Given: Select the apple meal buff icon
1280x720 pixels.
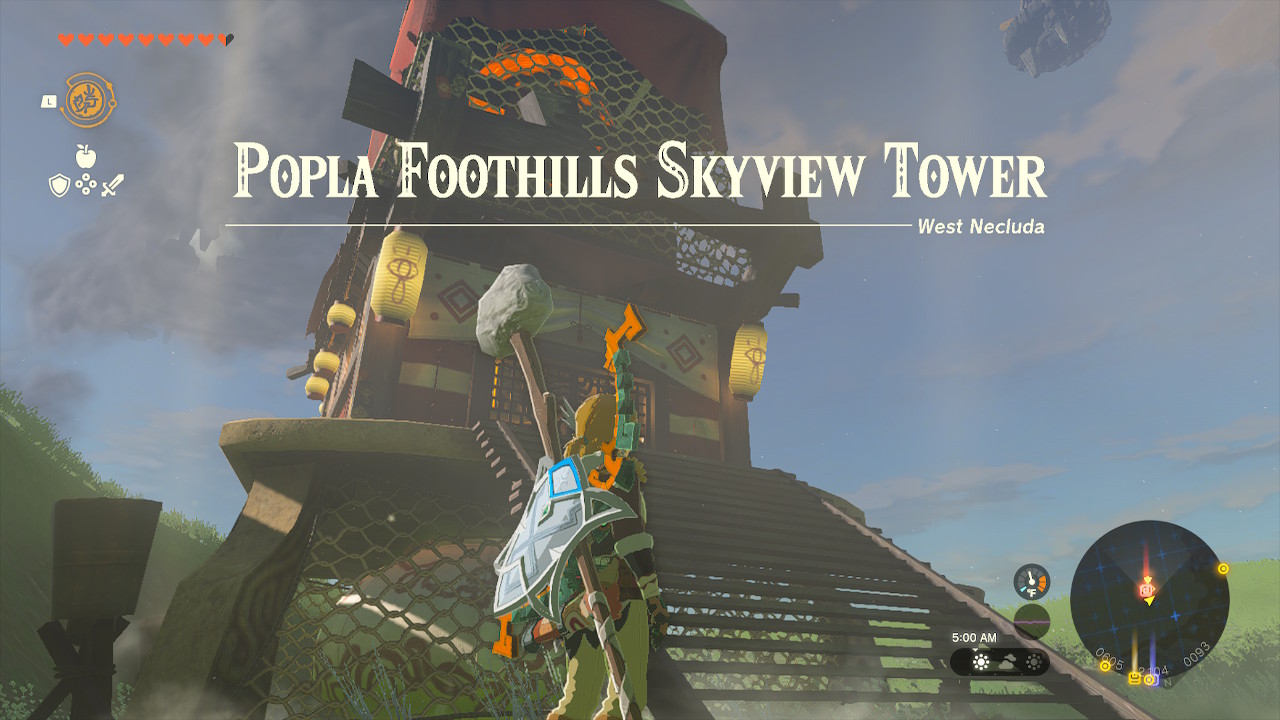Looking at the screenshot, I should [85, 156].
